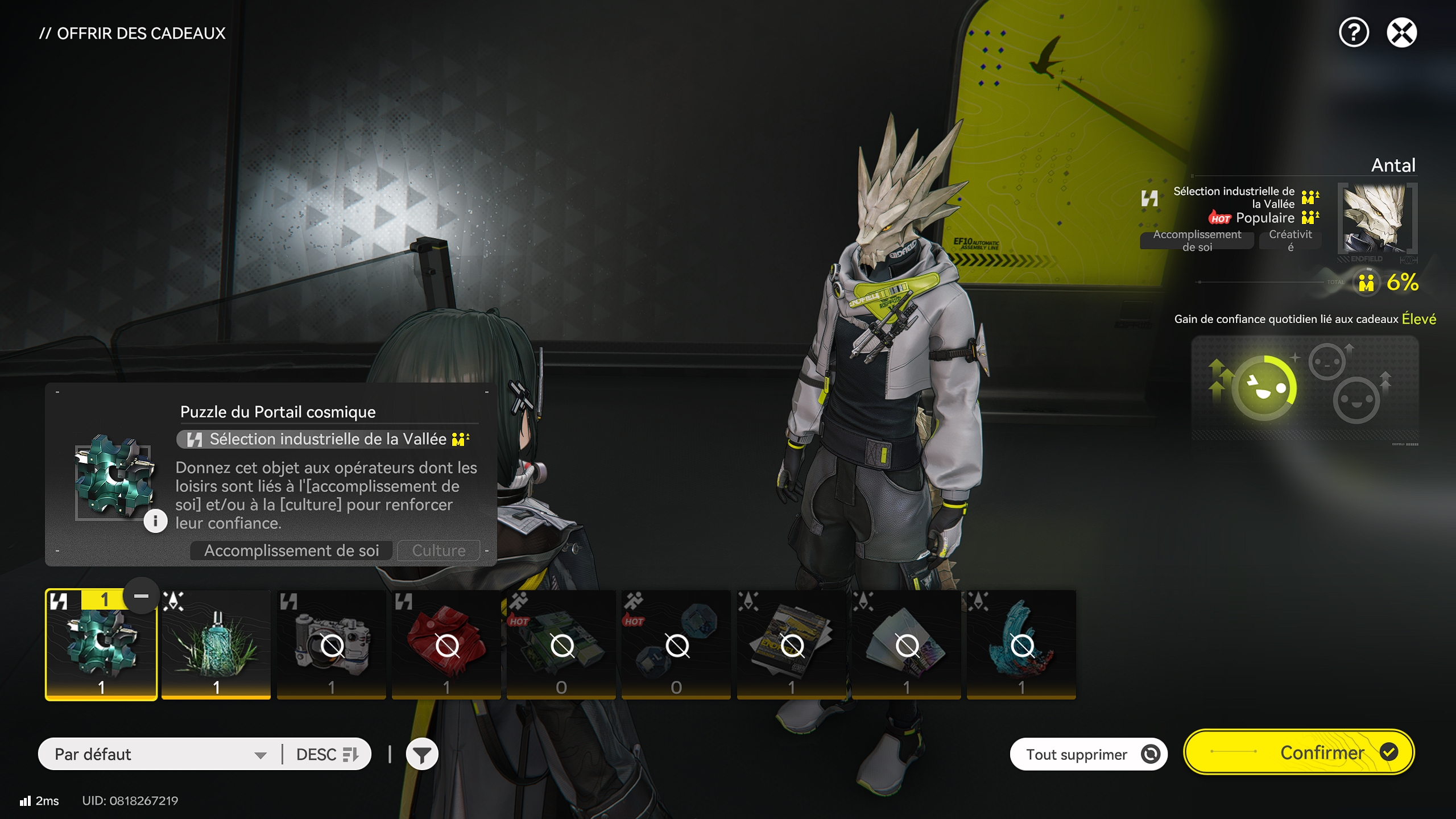1456x819 pixels.
Task: Select the magazine stack gift slot
Action: click(791, 644)
